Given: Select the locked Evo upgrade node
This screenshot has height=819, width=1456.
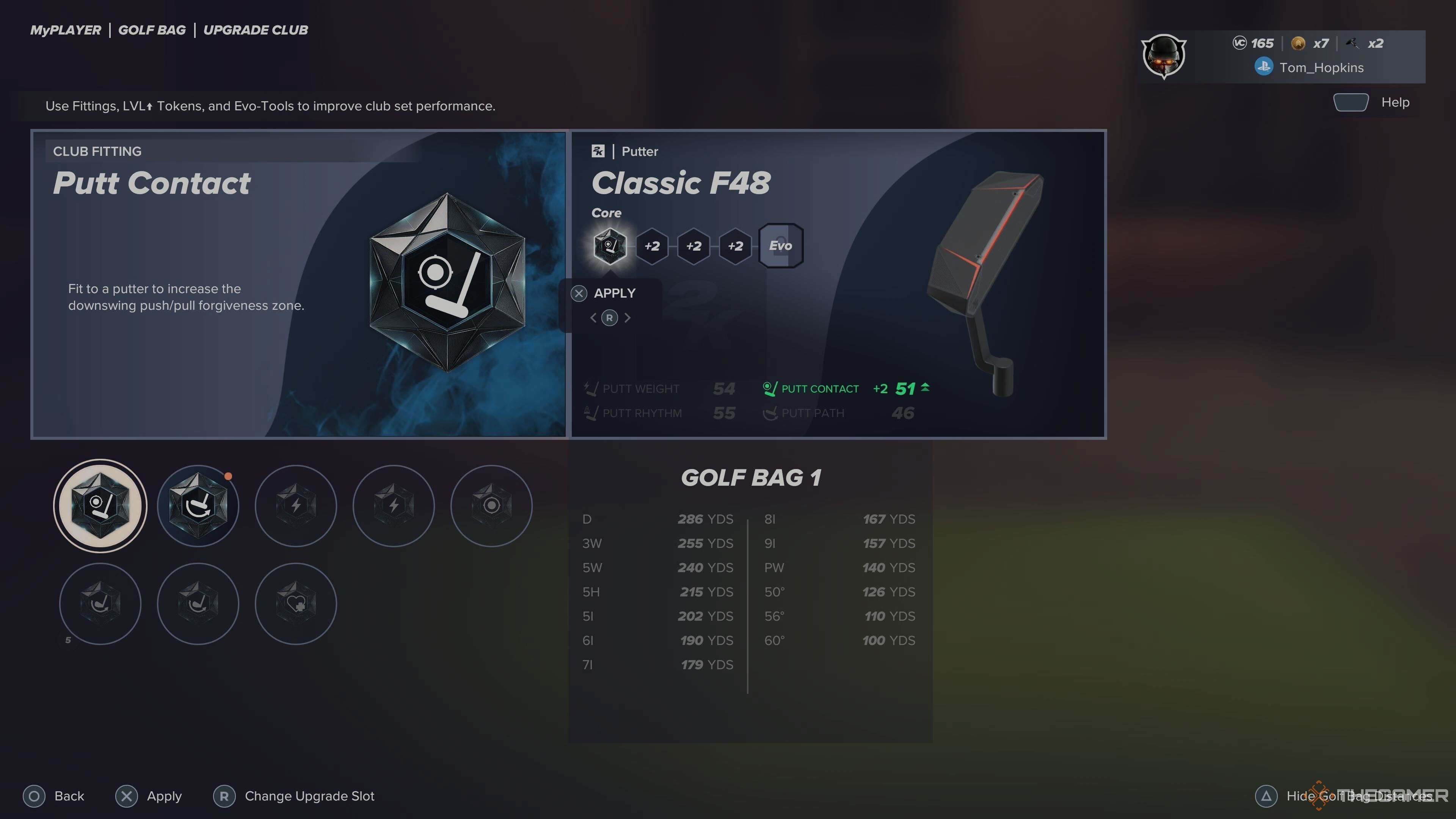Looking at the screenshot, I should coord(781,245).
